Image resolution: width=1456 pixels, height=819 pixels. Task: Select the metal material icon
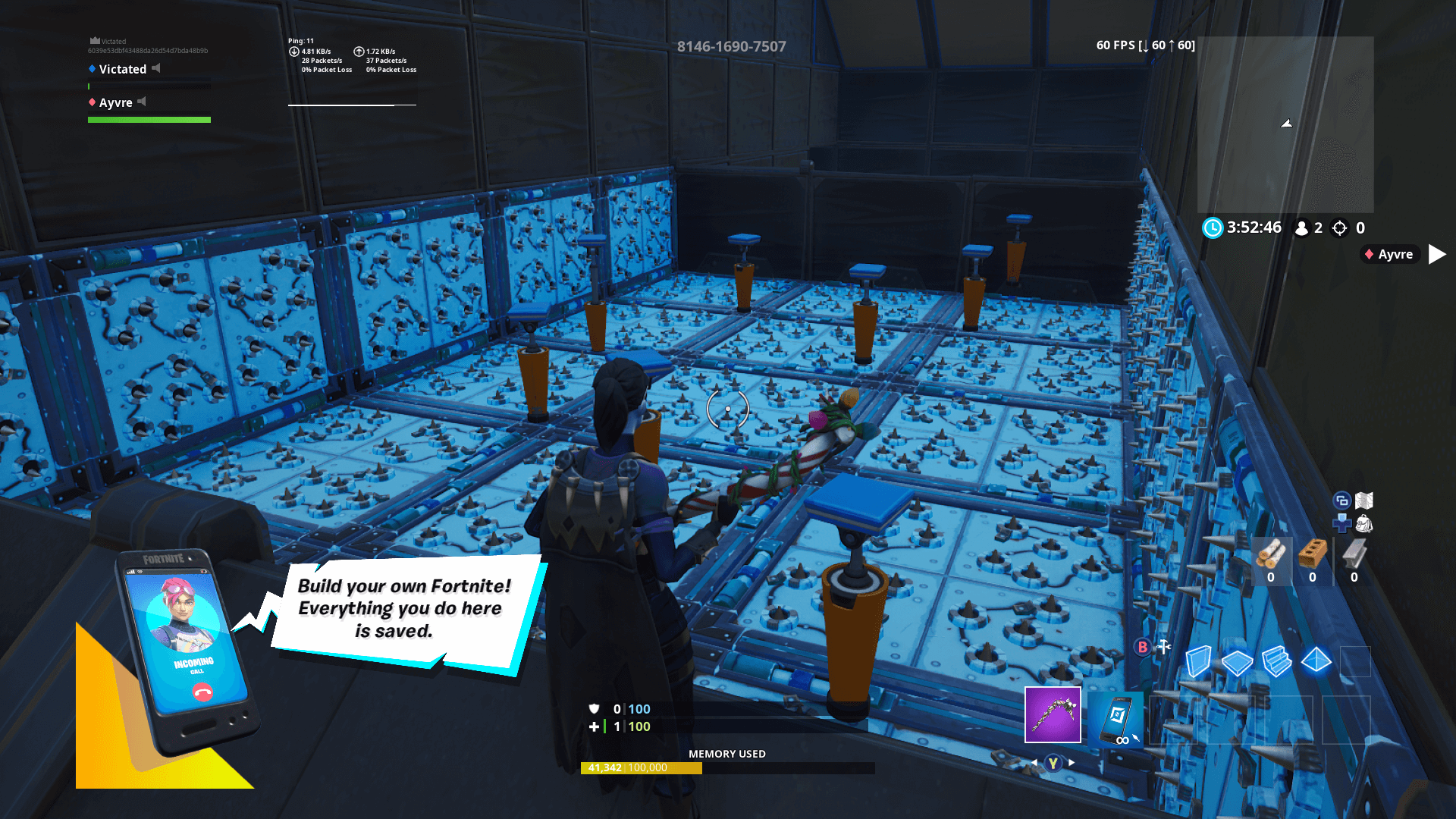(x=1354, y=554)
